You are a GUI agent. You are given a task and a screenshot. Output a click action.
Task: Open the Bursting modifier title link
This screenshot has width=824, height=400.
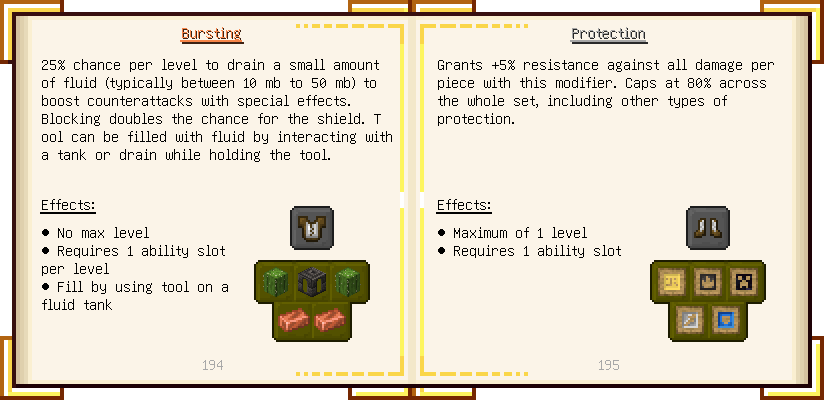(x=211, y=34)
